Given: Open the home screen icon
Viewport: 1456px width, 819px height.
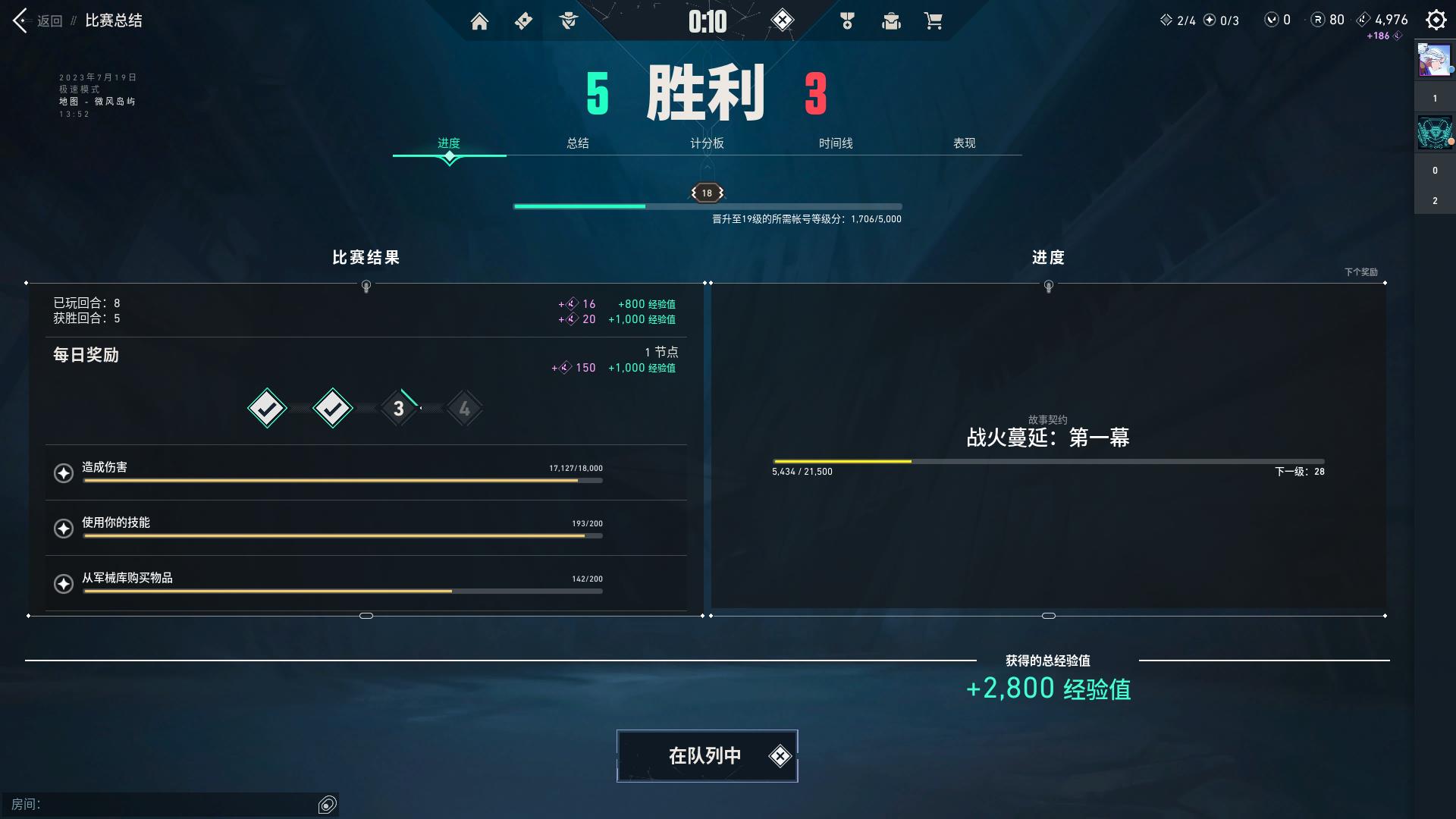Looking at the screenshot, I should coord(479,21).
